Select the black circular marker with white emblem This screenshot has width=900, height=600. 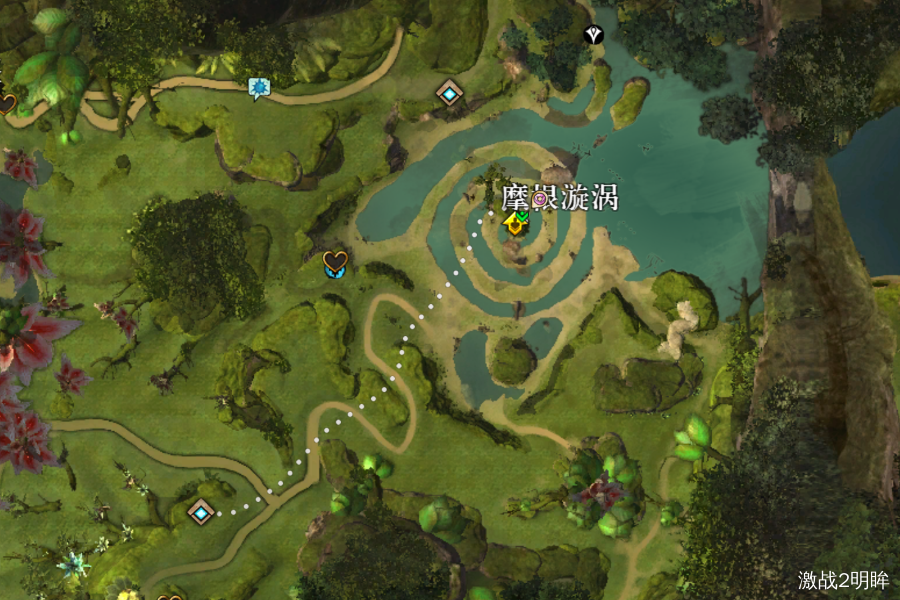[x=594, y=35]
